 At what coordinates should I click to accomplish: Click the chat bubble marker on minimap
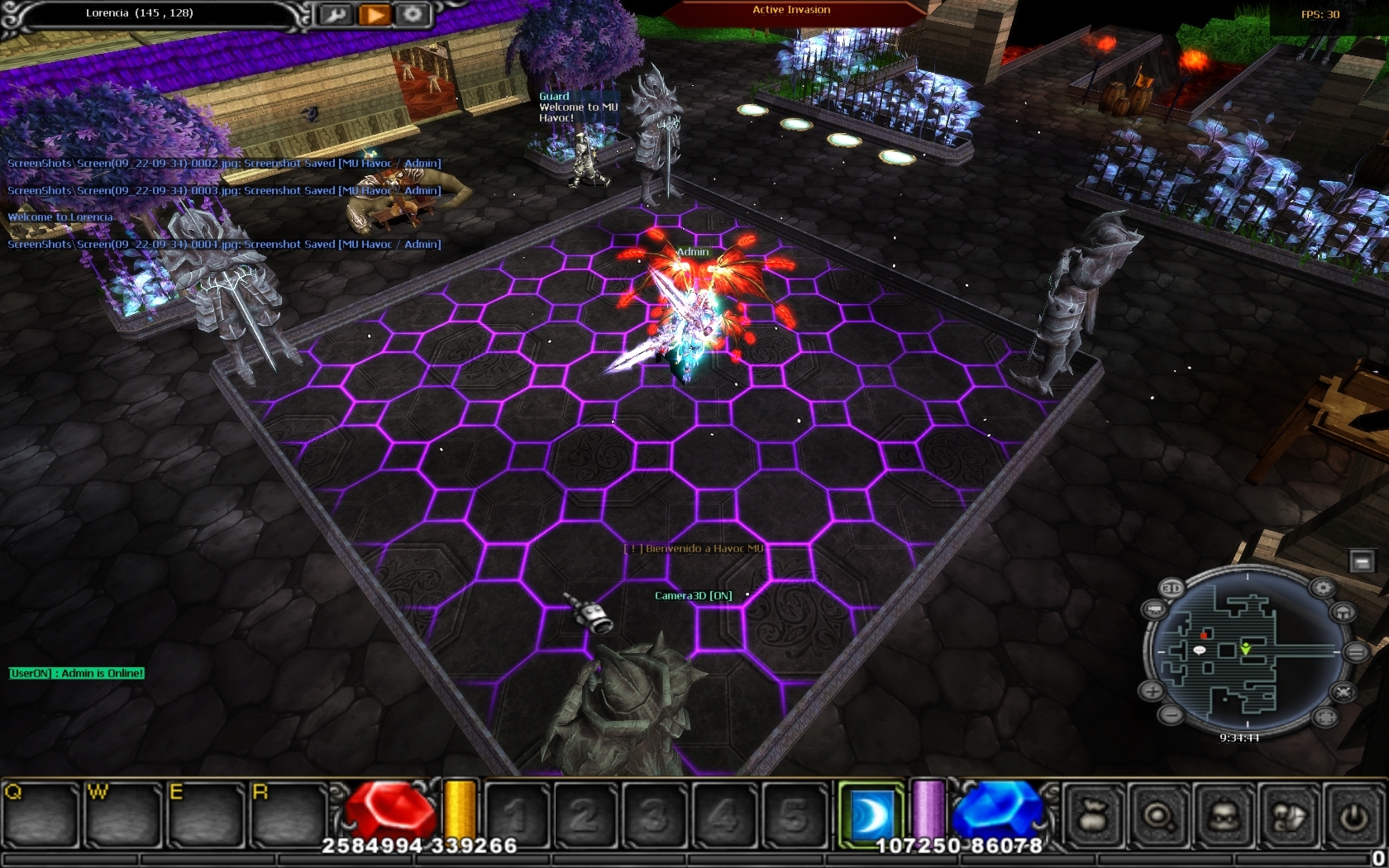(1200, 651)
